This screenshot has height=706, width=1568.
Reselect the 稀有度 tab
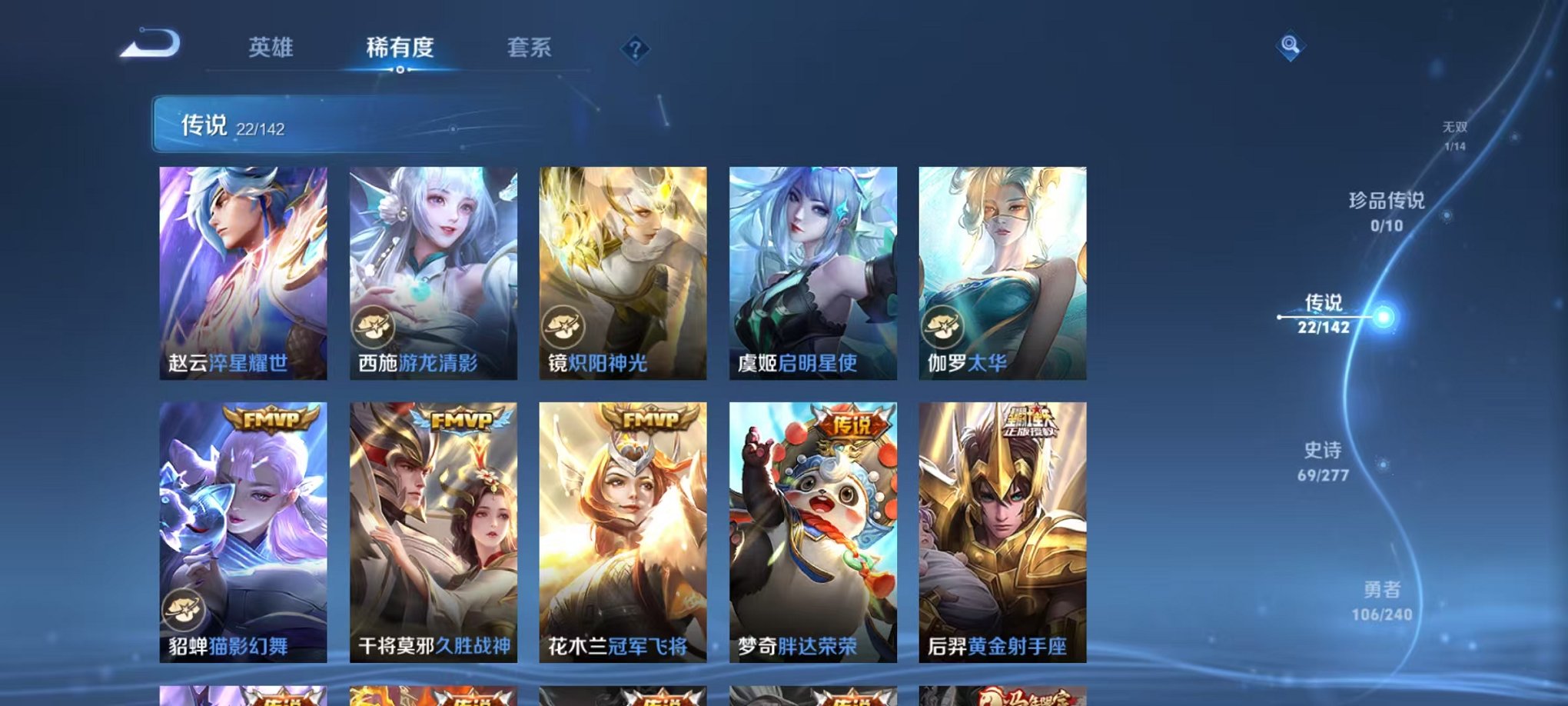(x=401, y=48)
